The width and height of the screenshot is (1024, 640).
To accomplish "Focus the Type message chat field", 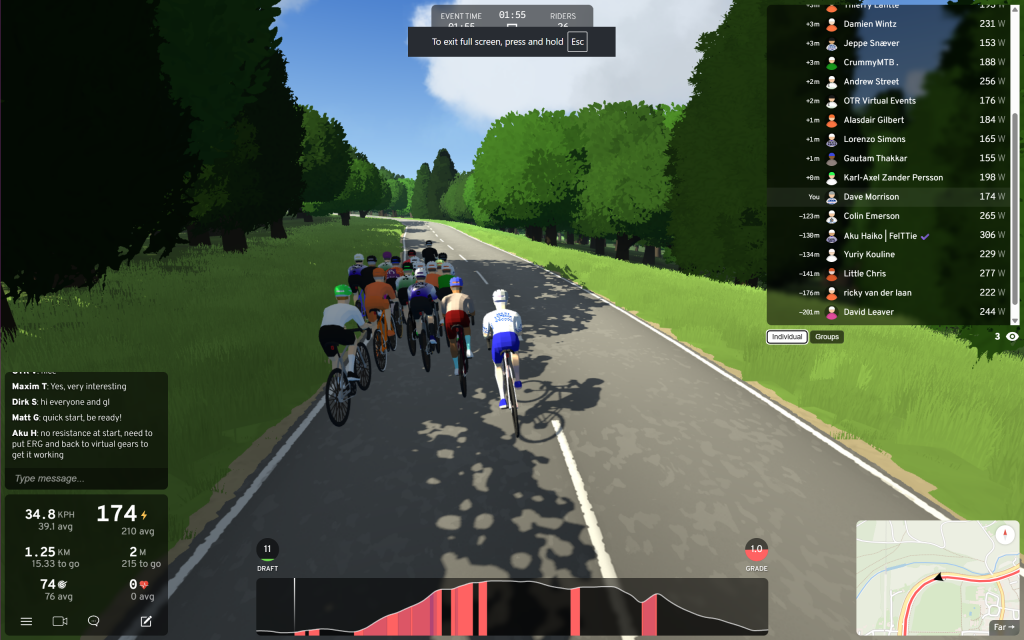I will tap(85, 478).
